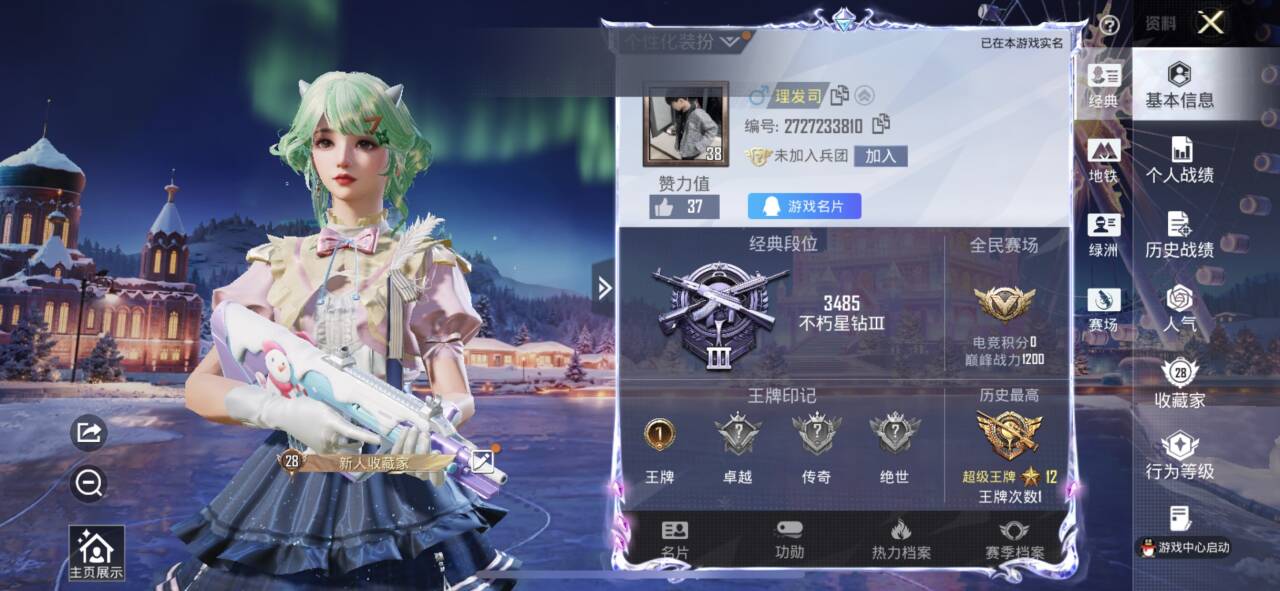Select the 绿洲 mode tab
The height and width of the screenshot is (591, 1280).
coord(1104,236)
